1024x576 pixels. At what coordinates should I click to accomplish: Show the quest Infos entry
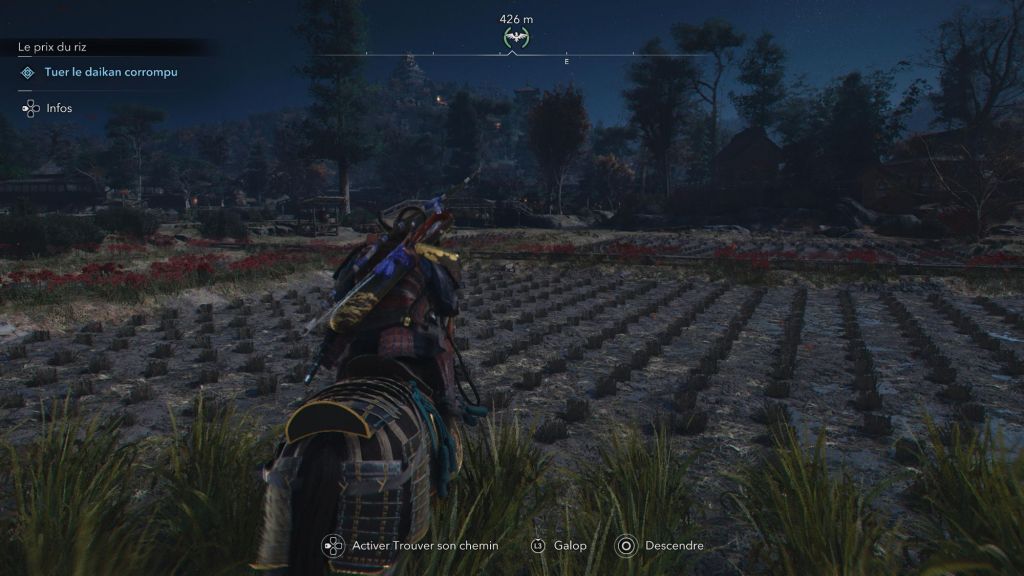[57, 108]
